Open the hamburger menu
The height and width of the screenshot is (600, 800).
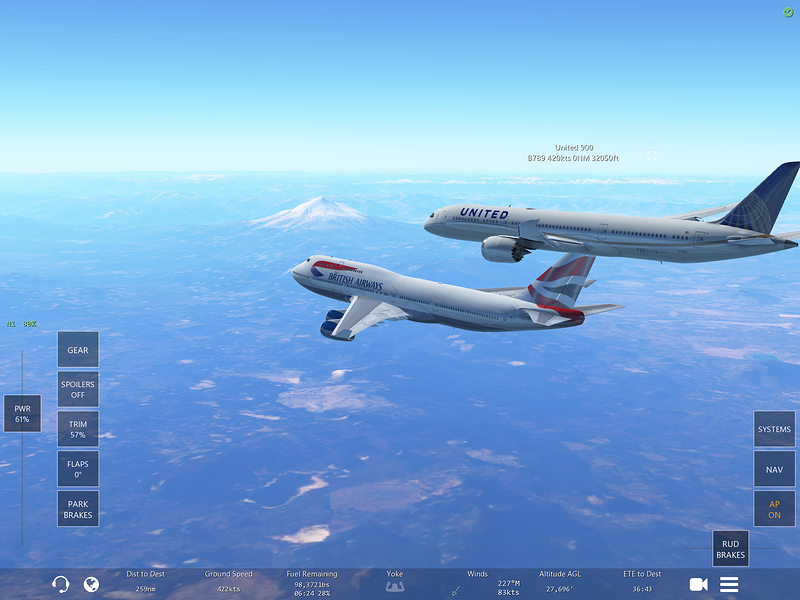click(x=729, y=584)
